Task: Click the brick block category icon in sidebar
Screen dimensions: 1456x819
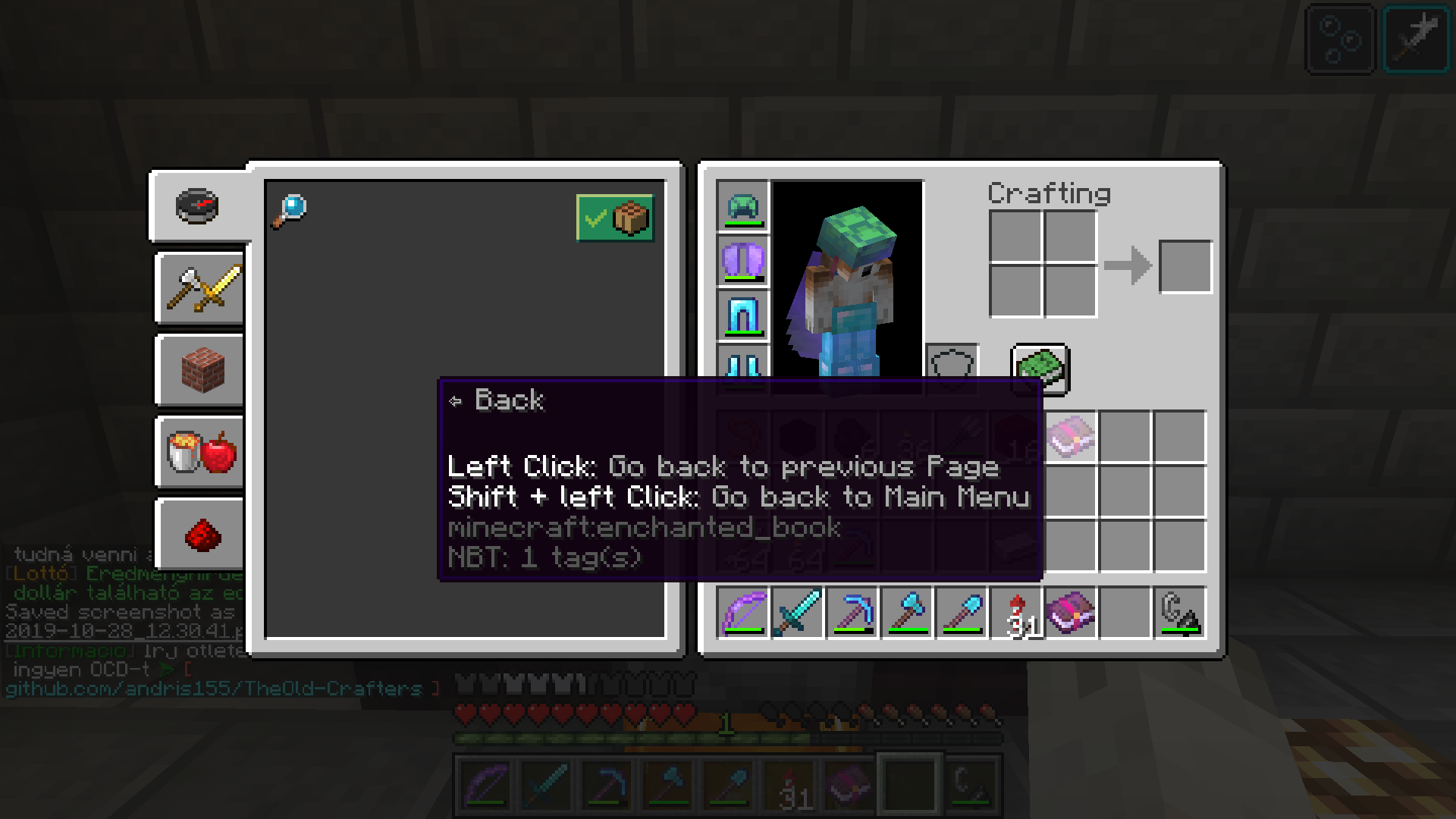Action: coord(199,370)
